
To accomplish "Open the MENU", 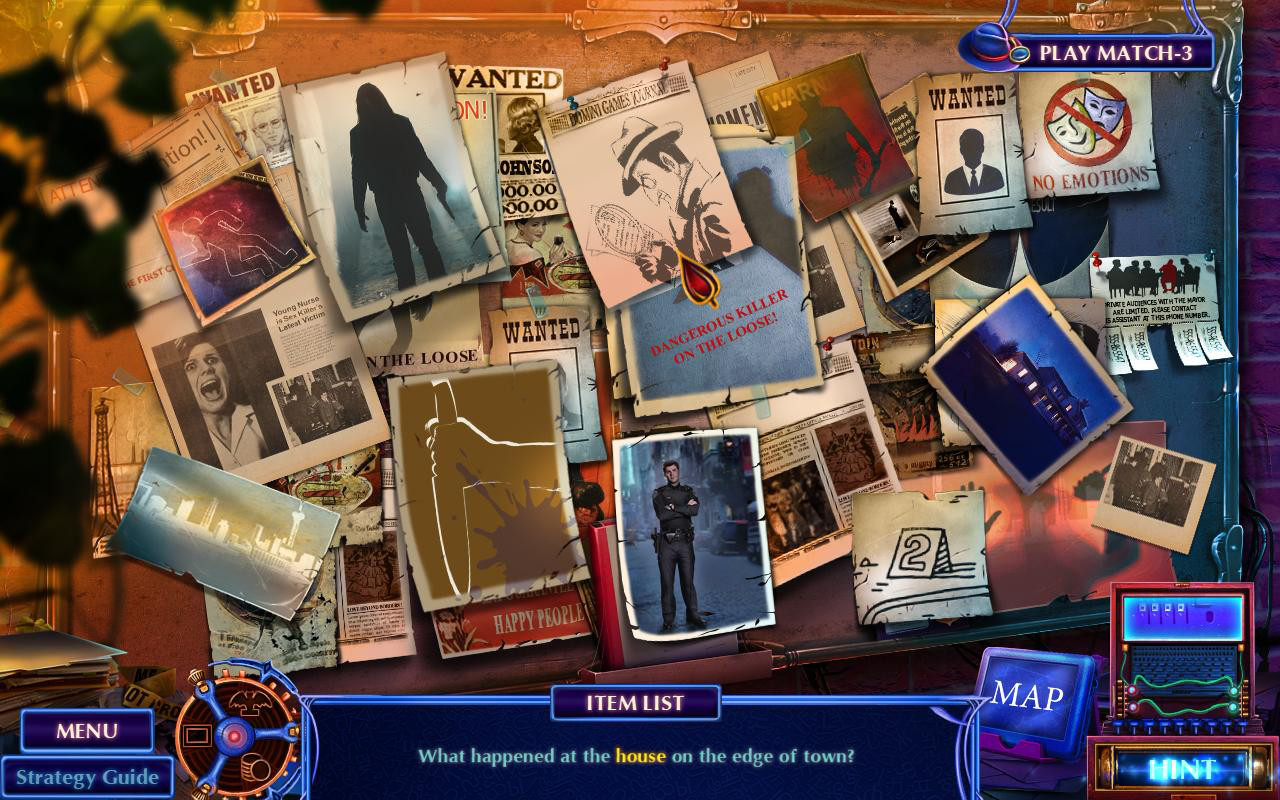I will 87,732.
